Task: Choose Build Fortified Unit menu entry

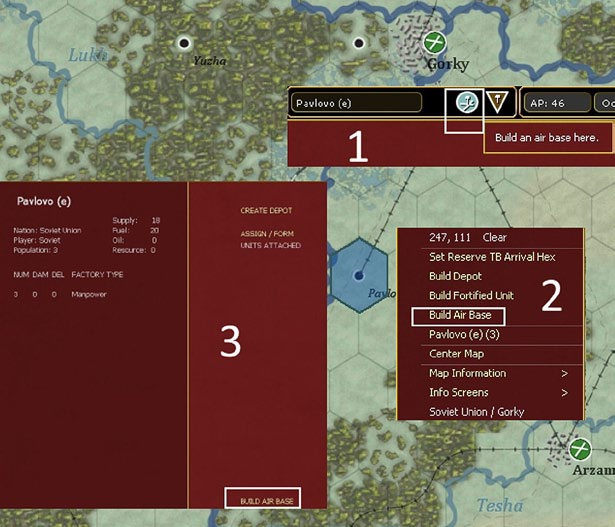Action: (x=469, y=296)
